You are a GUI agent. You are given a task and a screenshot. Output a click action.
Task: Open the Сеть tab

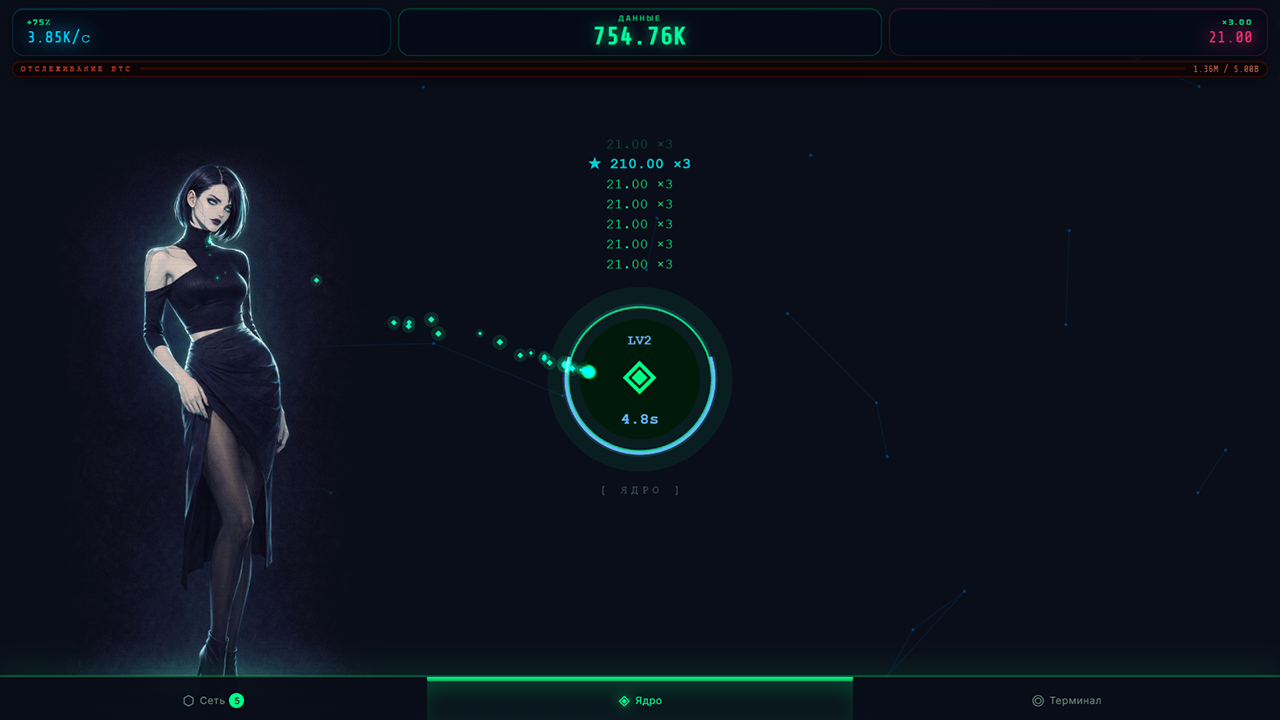pyautogui.click(x=213, y=700)
